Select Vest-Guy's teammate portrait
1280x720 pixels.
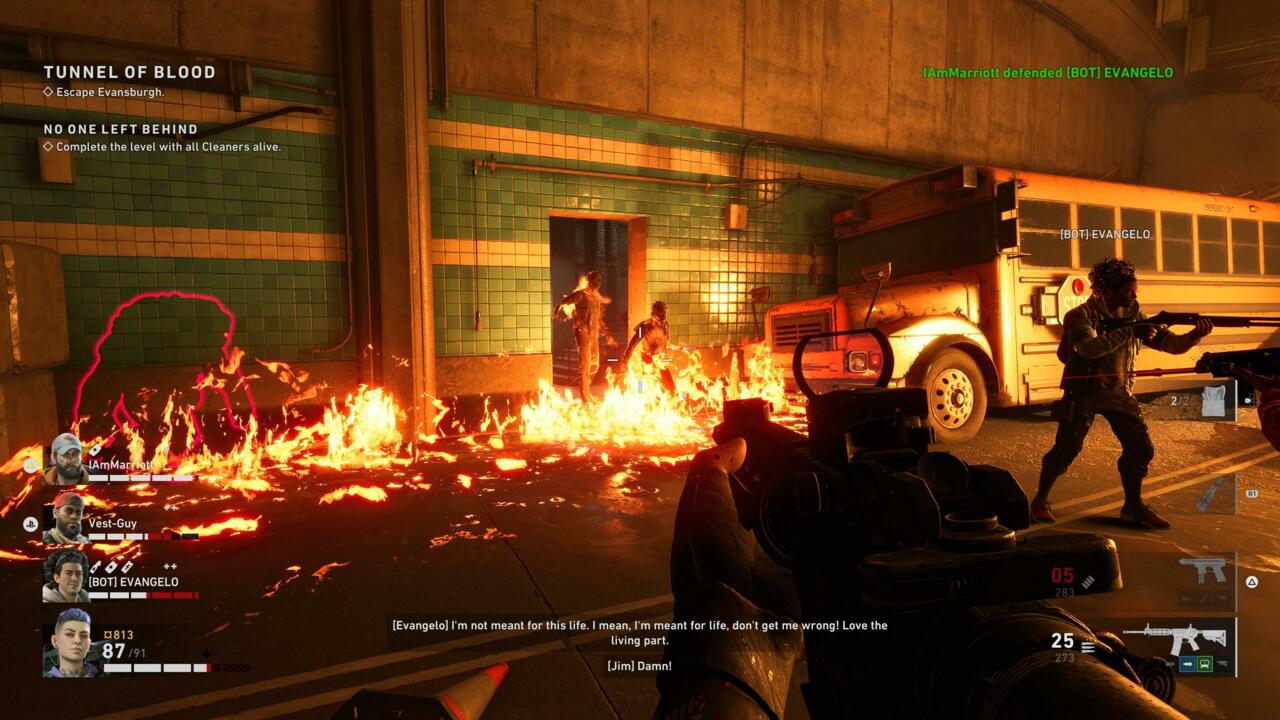pos(65,517)
